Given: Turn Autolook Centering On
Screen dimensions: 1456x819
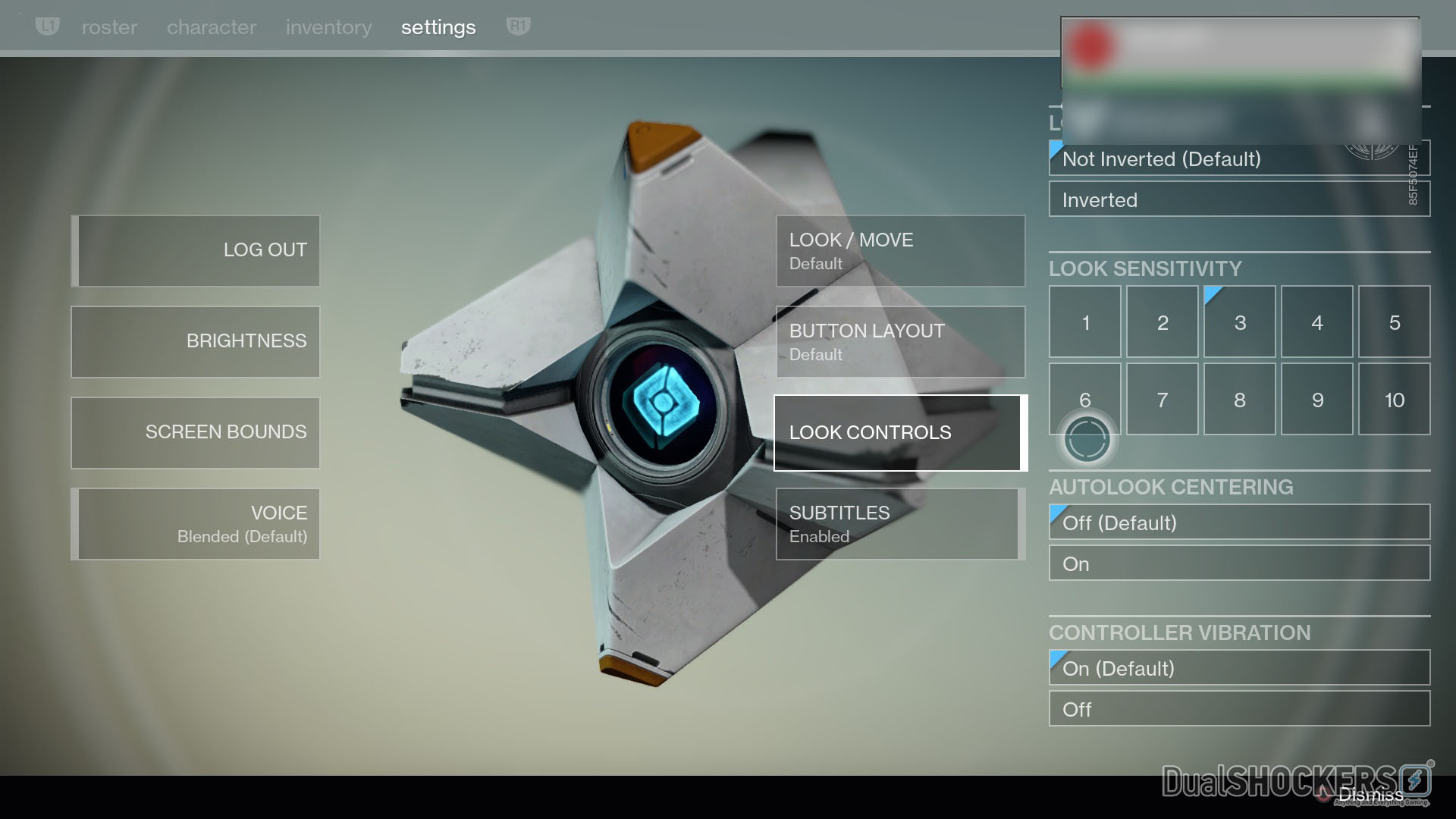Looking at the screenshot, I should pyautogui.click(x=1239, y=563).
